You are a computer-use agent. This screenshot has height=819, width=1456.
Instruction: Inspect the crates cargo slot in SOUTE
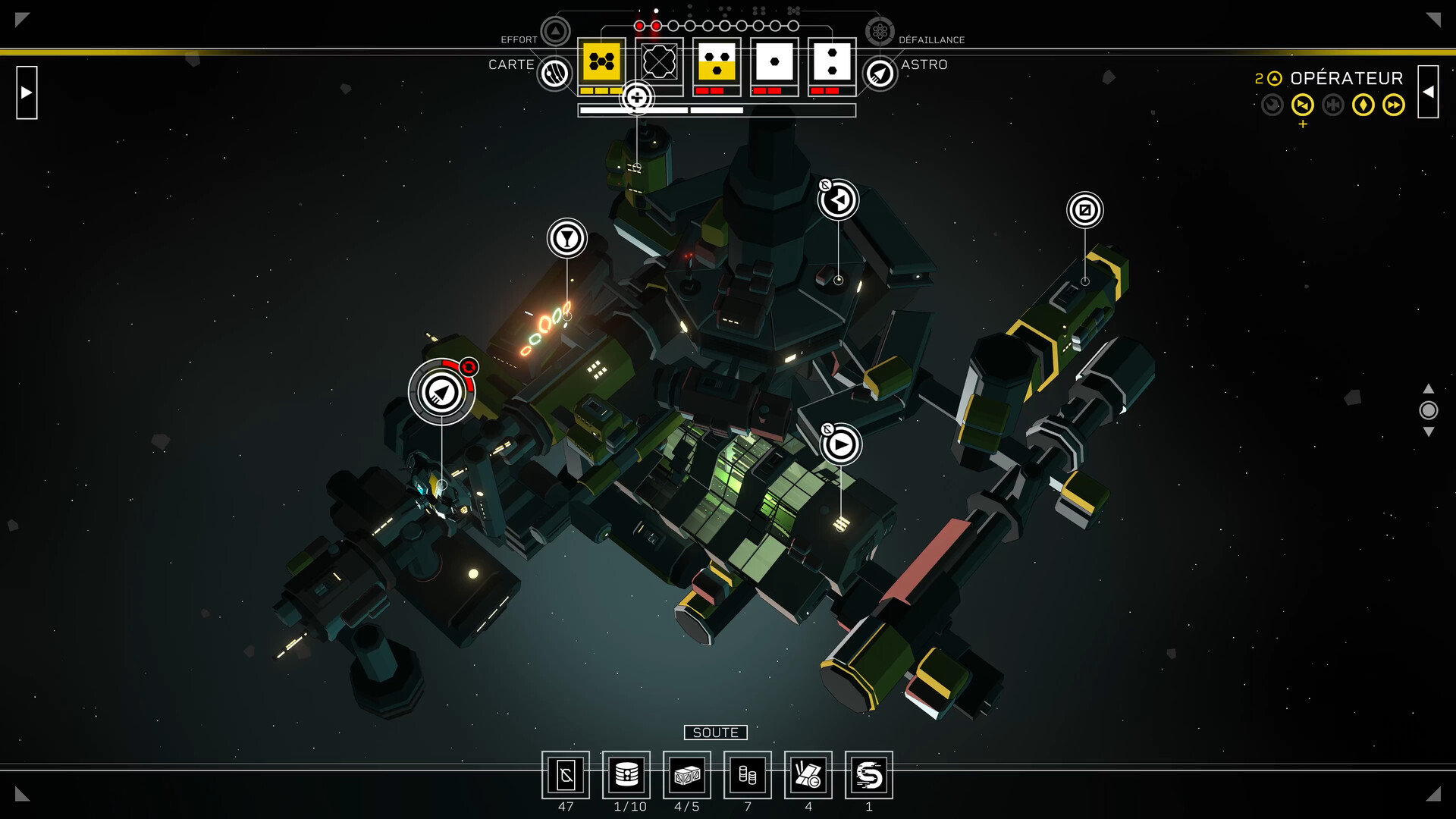(687, 775)
